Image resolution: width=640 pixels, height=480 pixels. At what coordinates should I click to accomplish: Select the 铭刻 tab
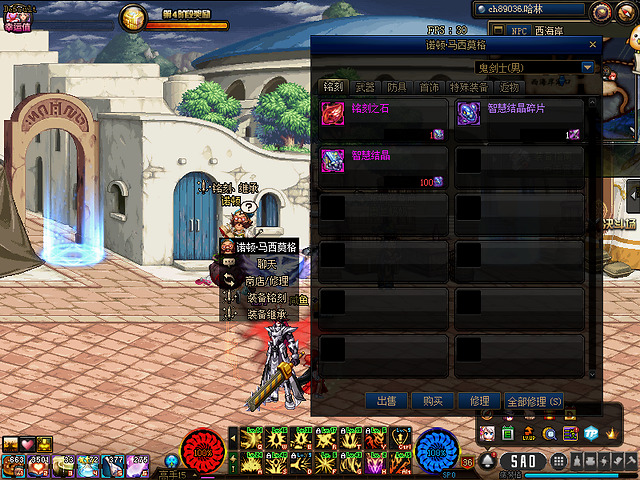pos(333,88)
